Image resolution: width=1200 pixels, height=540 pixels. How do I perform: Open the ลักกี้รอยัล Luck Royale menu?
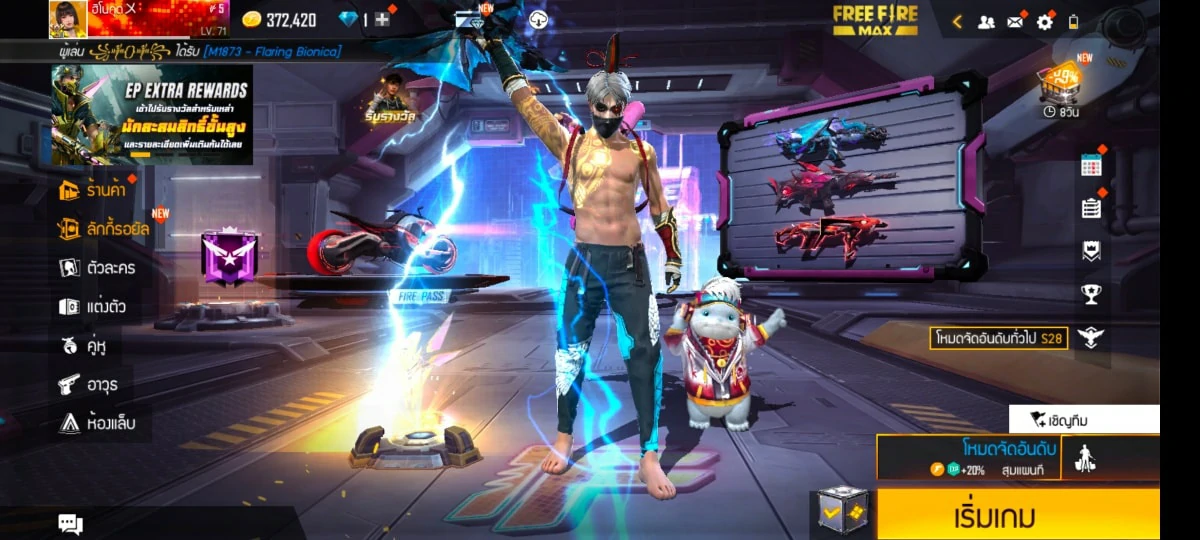tap(104, 229)
